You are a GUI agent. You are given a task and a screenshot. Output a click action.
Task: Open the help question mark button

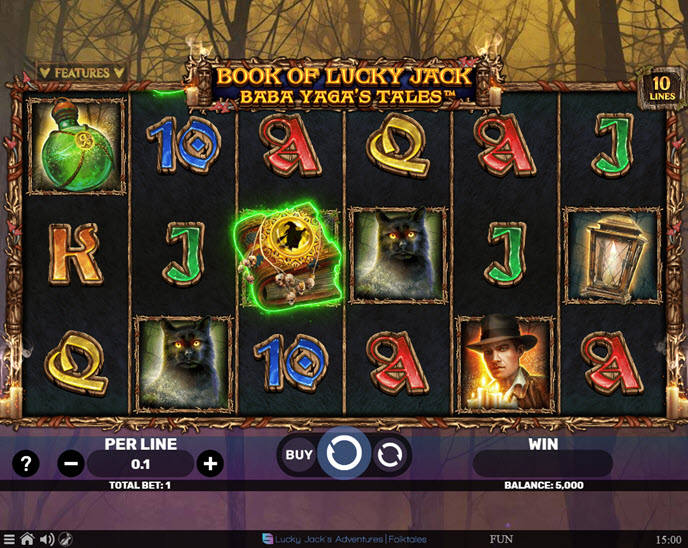click(x=26, y=463)
